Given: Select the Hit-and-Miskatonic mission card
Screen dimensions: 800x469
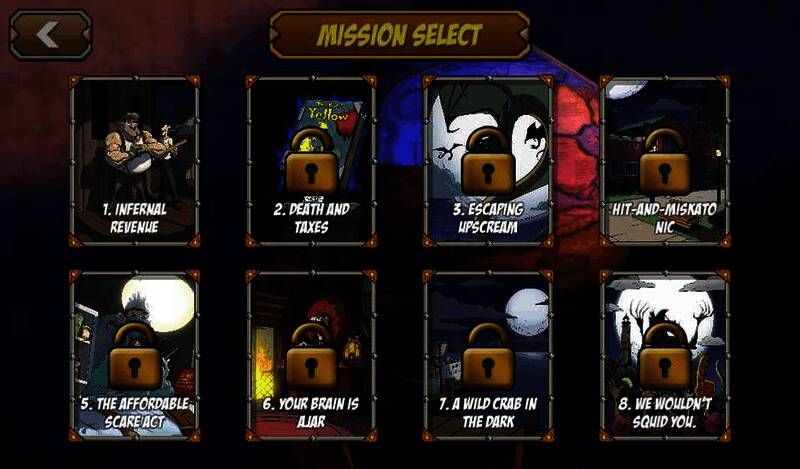Looking at the screenshot, I should [664, 160].
